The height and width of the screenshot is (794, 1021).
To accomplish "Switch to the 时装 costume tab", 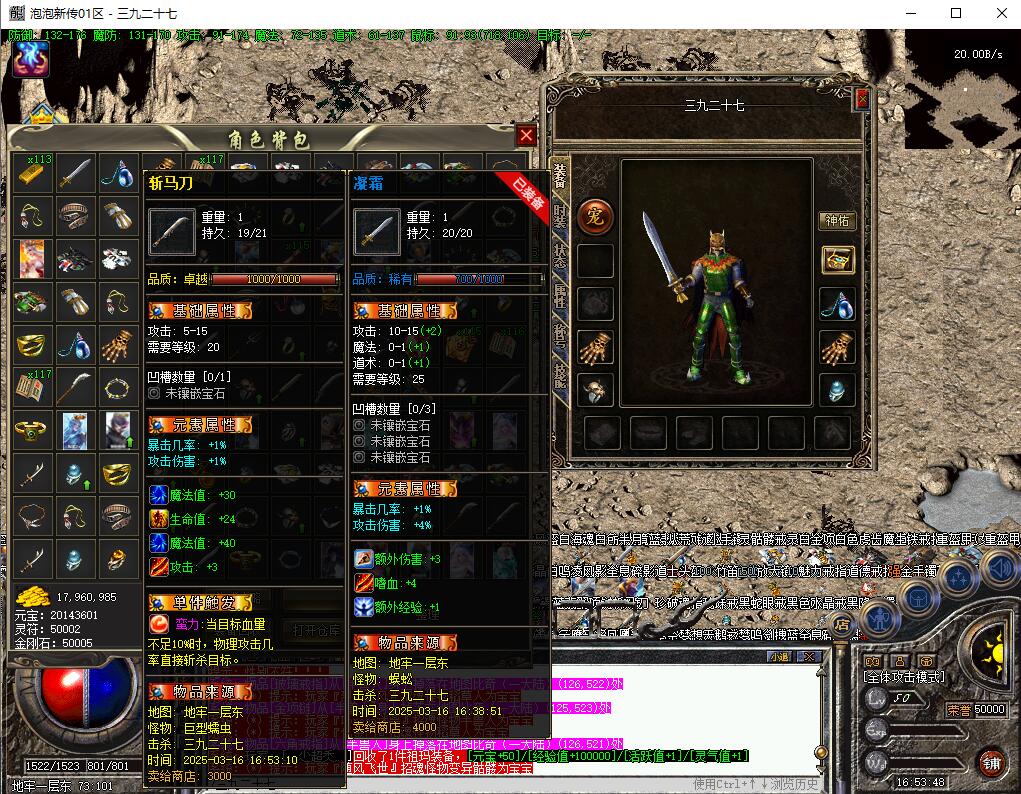I will (x=560, y=217).
